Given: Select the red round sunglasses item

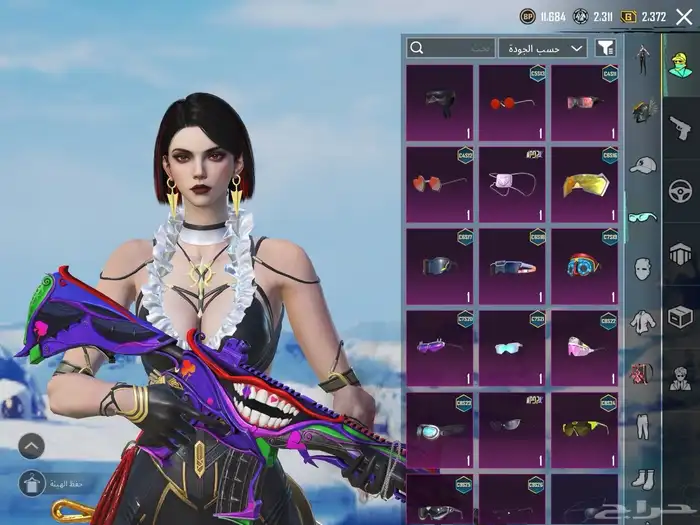Looking at the screenshot, I should [511, 103].
